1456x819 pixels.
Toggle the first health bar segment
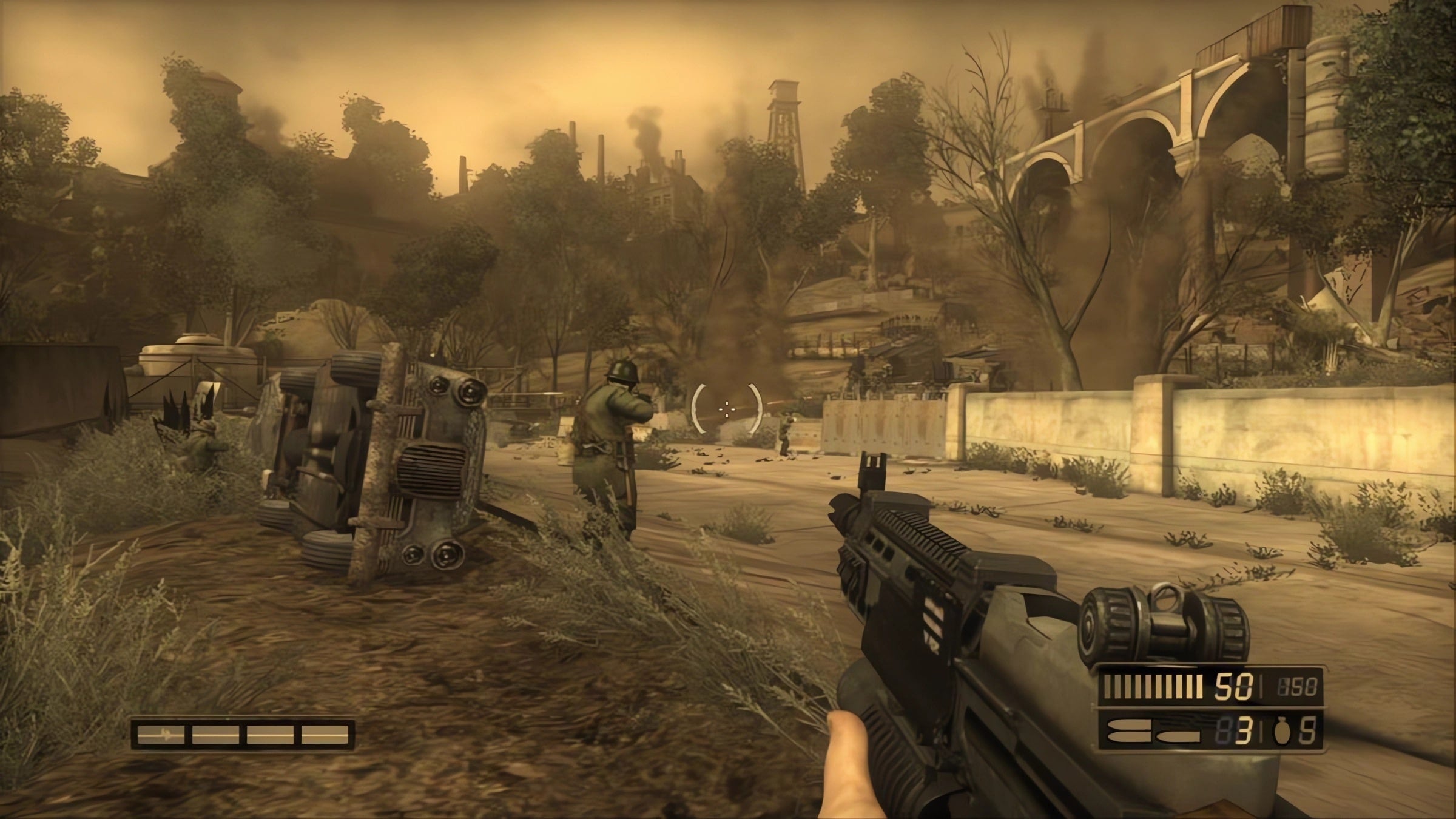[160, 736]
